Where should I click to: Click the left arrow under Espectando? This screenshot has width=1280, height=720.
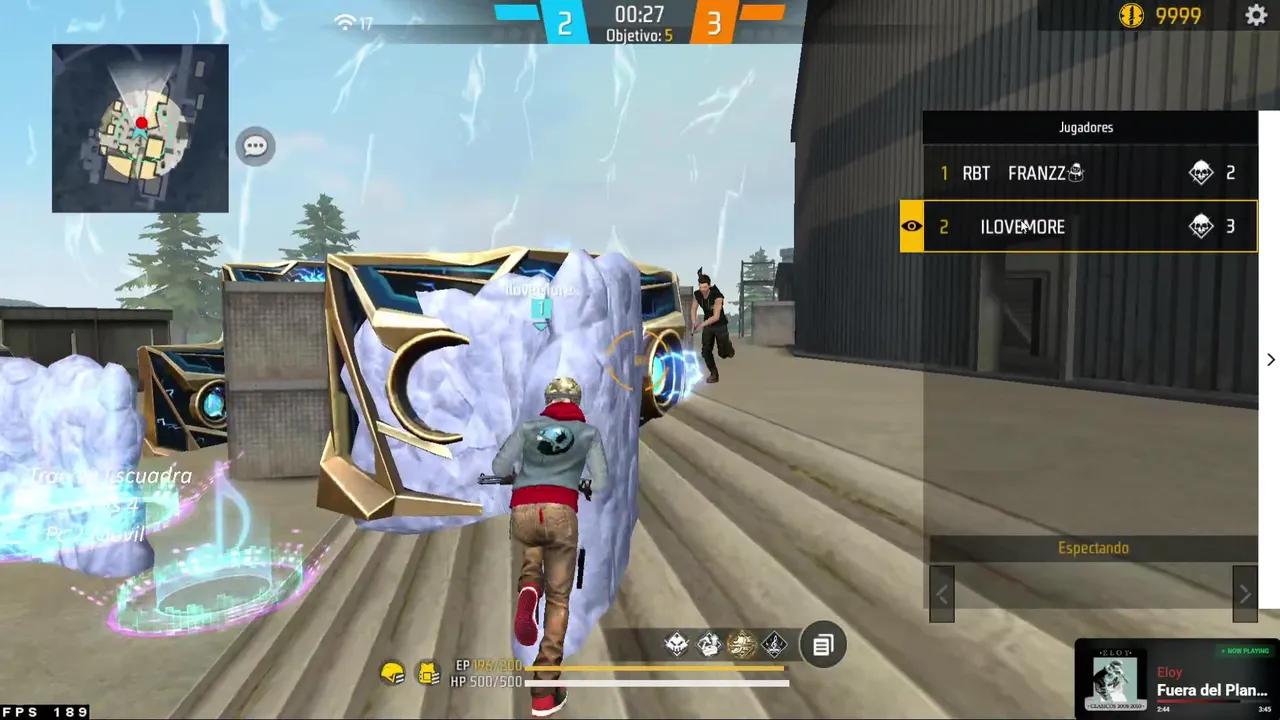click(941, 593)
